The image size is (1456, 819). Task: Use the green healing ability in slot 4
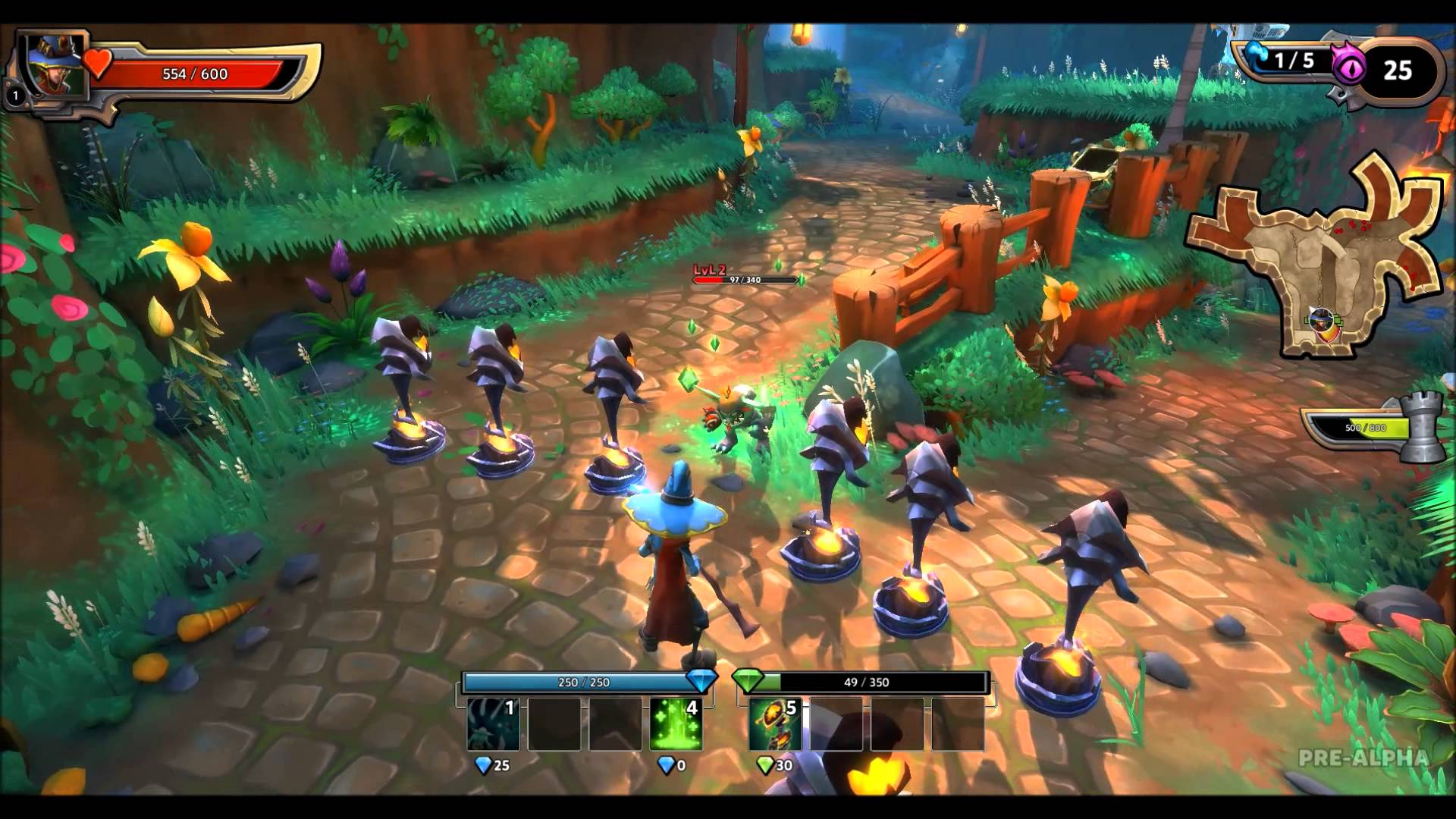[676, 724]
